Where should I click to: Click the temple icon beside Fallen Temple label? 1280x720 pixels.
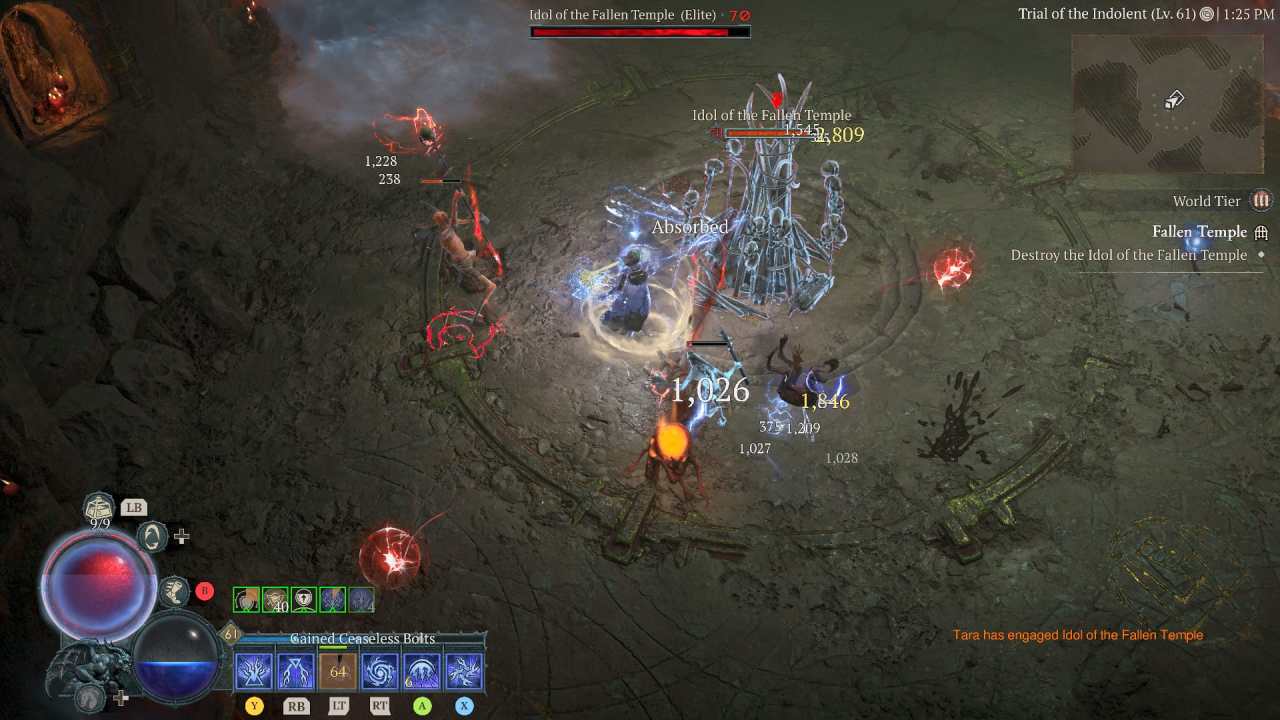click(1261, 232)
